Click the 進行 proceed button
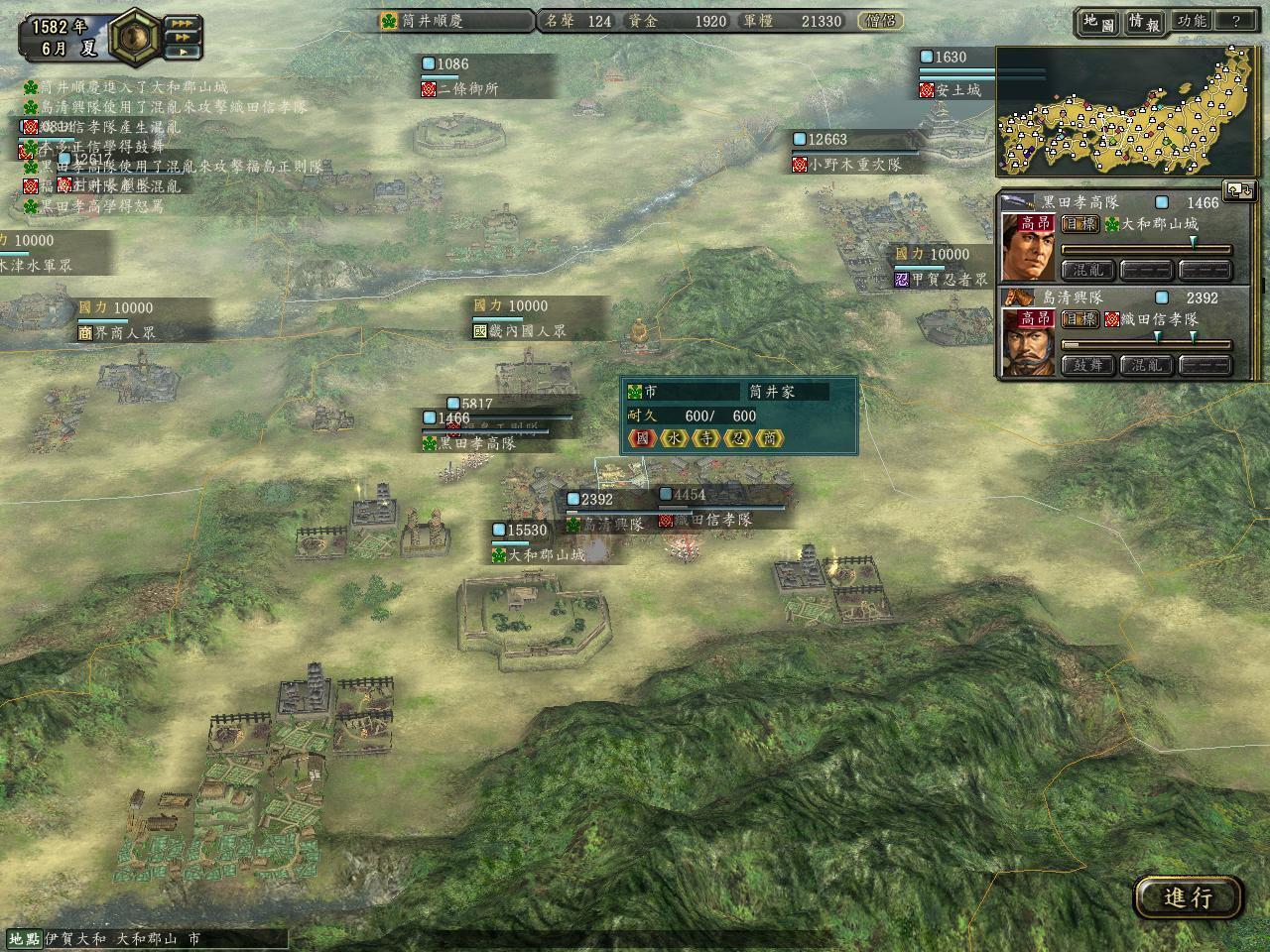 (x=1188, y=897)
